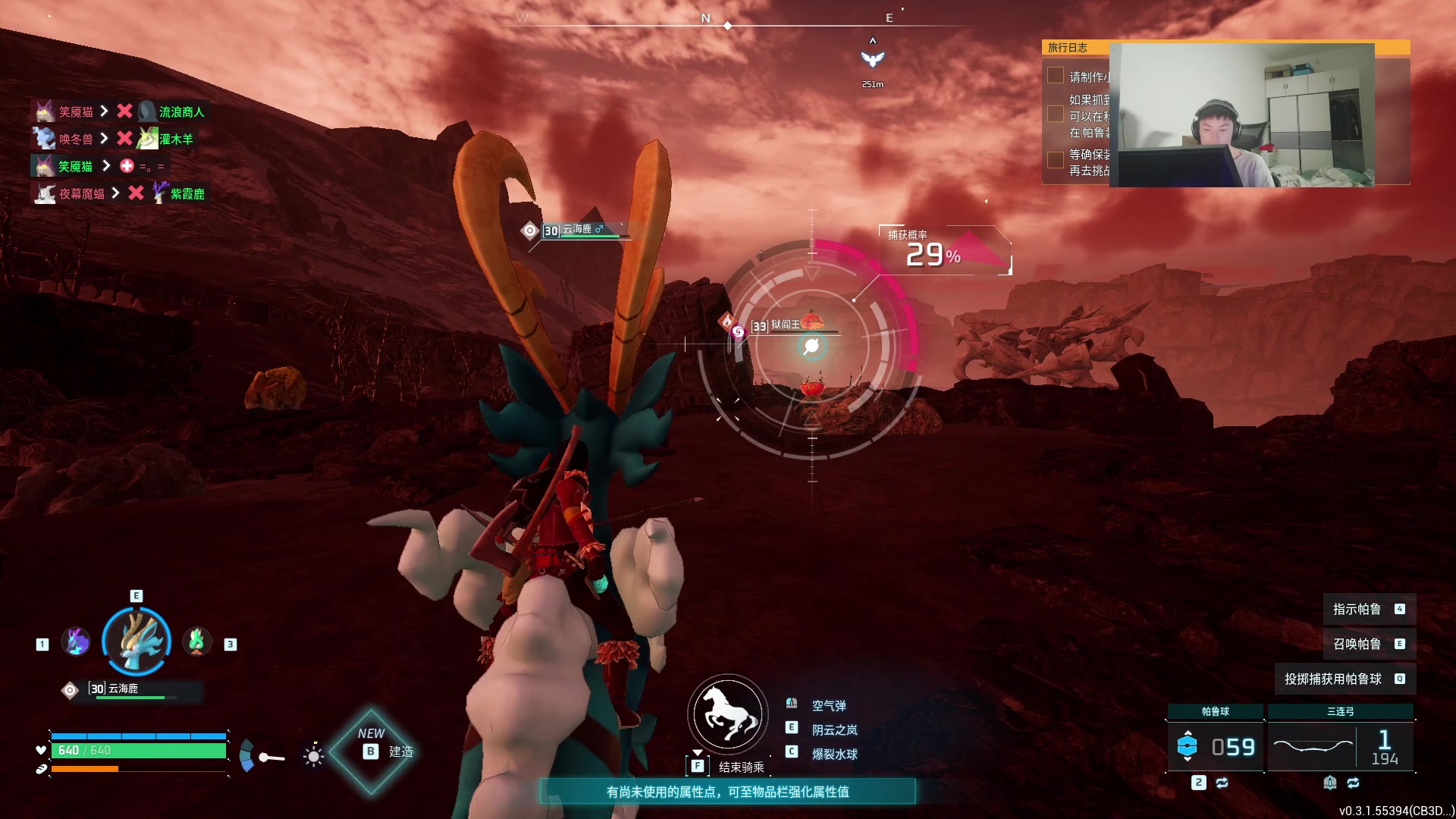
Task: Select the 帕鲁球 sphere slot
Action: pyautogui.click(x=1215, y=746)
